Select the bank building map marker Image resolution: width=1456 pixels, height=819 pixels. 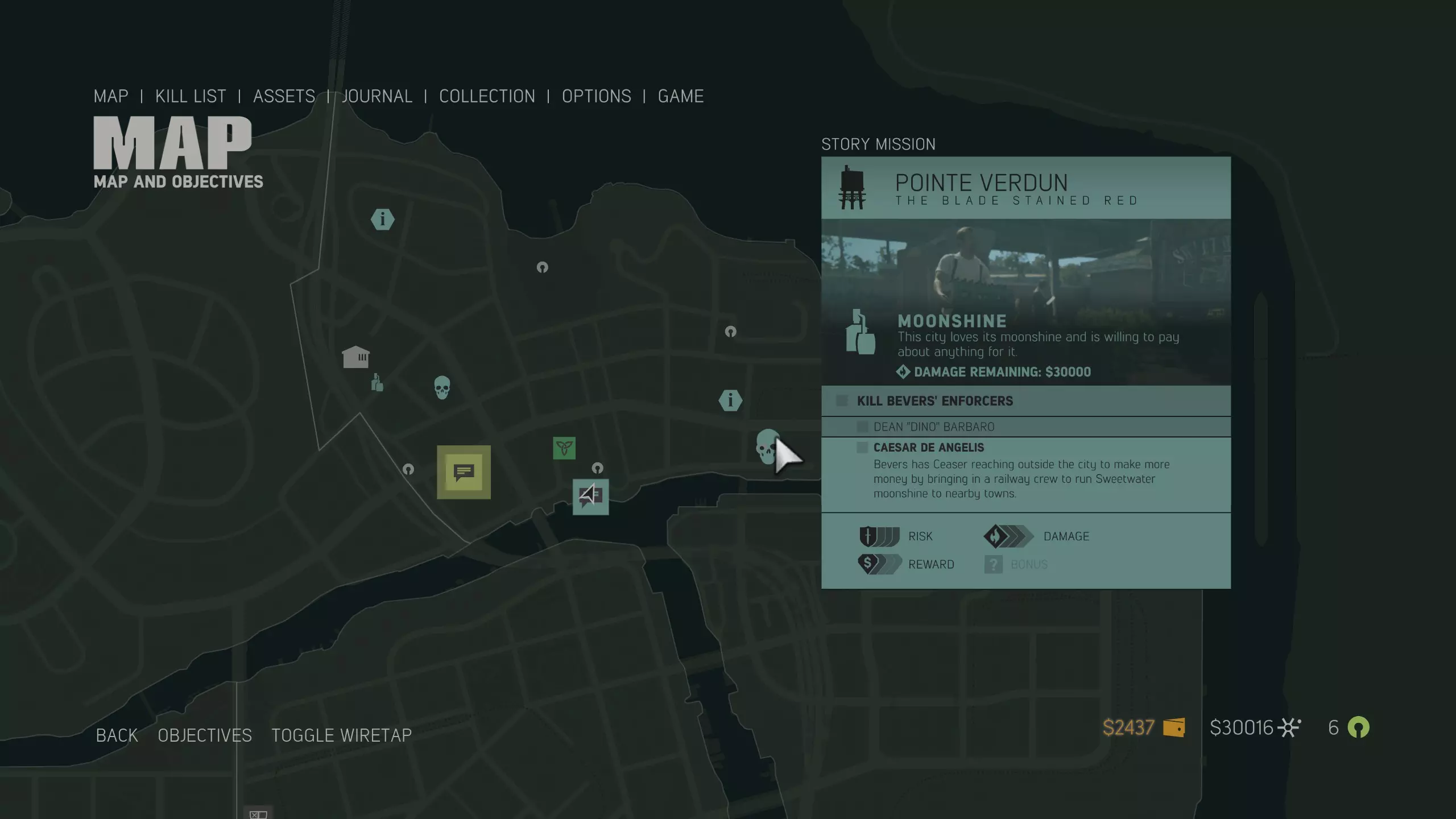tap(355, 357)
